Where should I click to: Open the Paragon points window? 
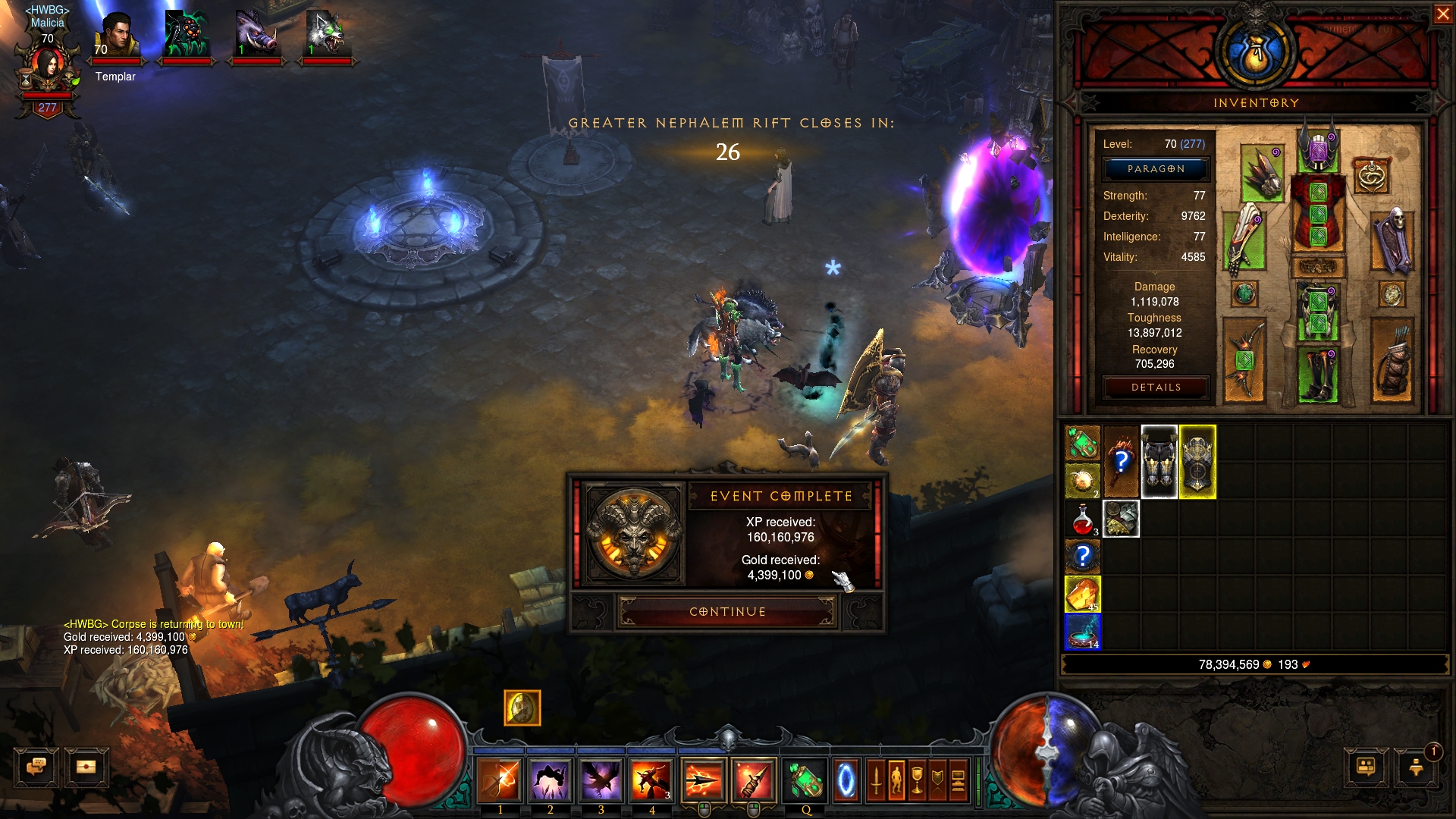point(1156,169)
